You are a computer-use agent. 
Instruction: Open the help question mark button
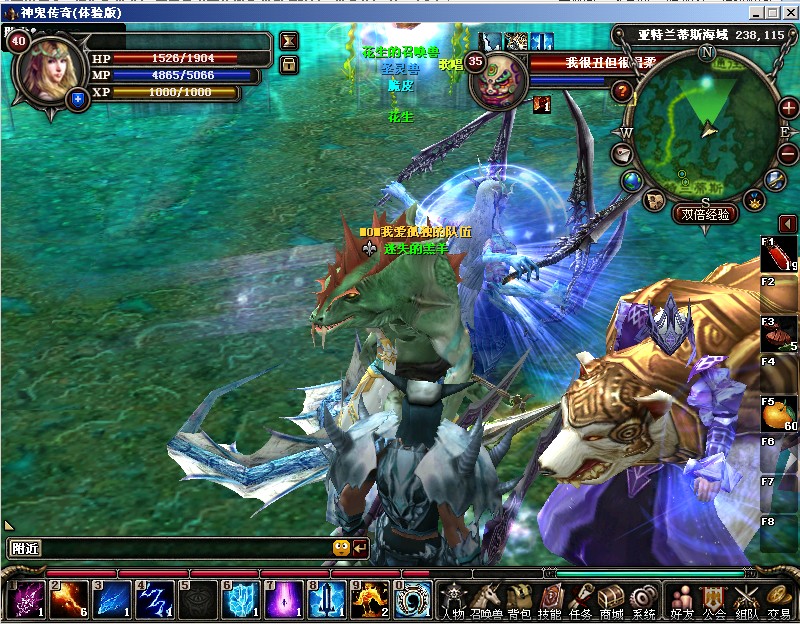pyautogui.click(x=623, y=92)
